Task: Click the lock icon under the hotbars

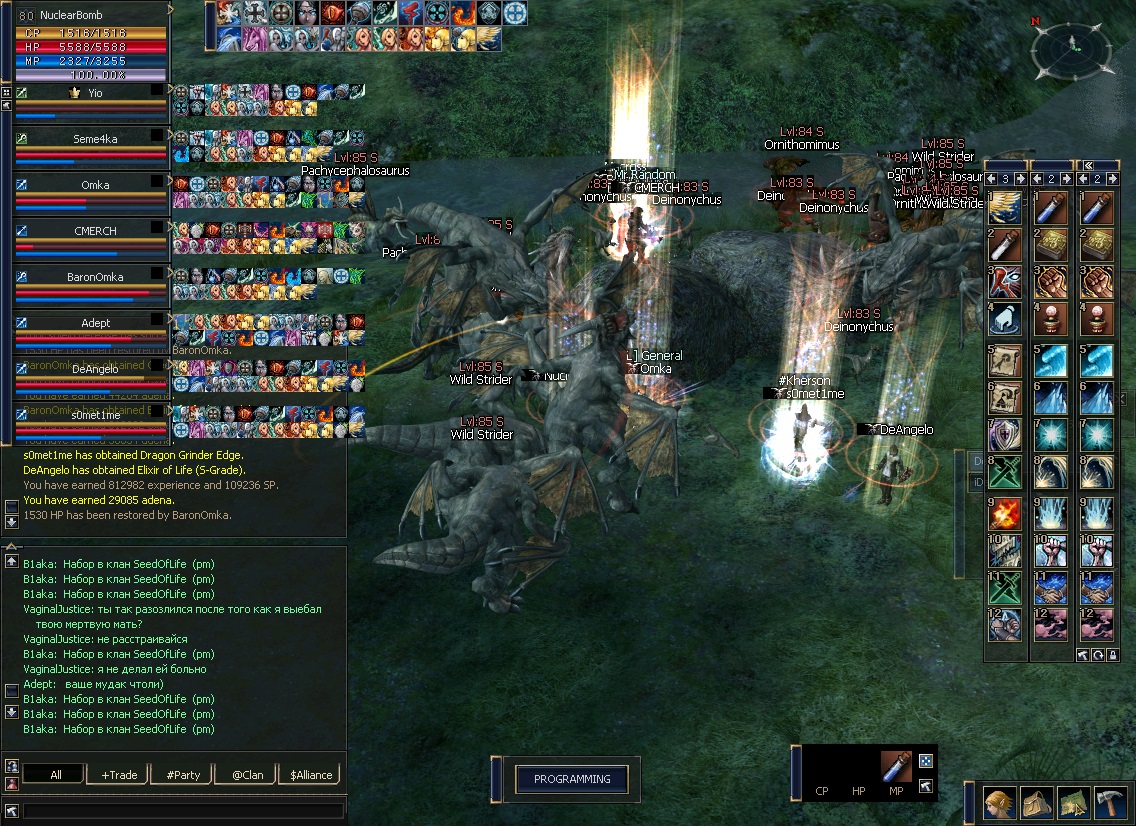Action: [x=1112, y=655]
